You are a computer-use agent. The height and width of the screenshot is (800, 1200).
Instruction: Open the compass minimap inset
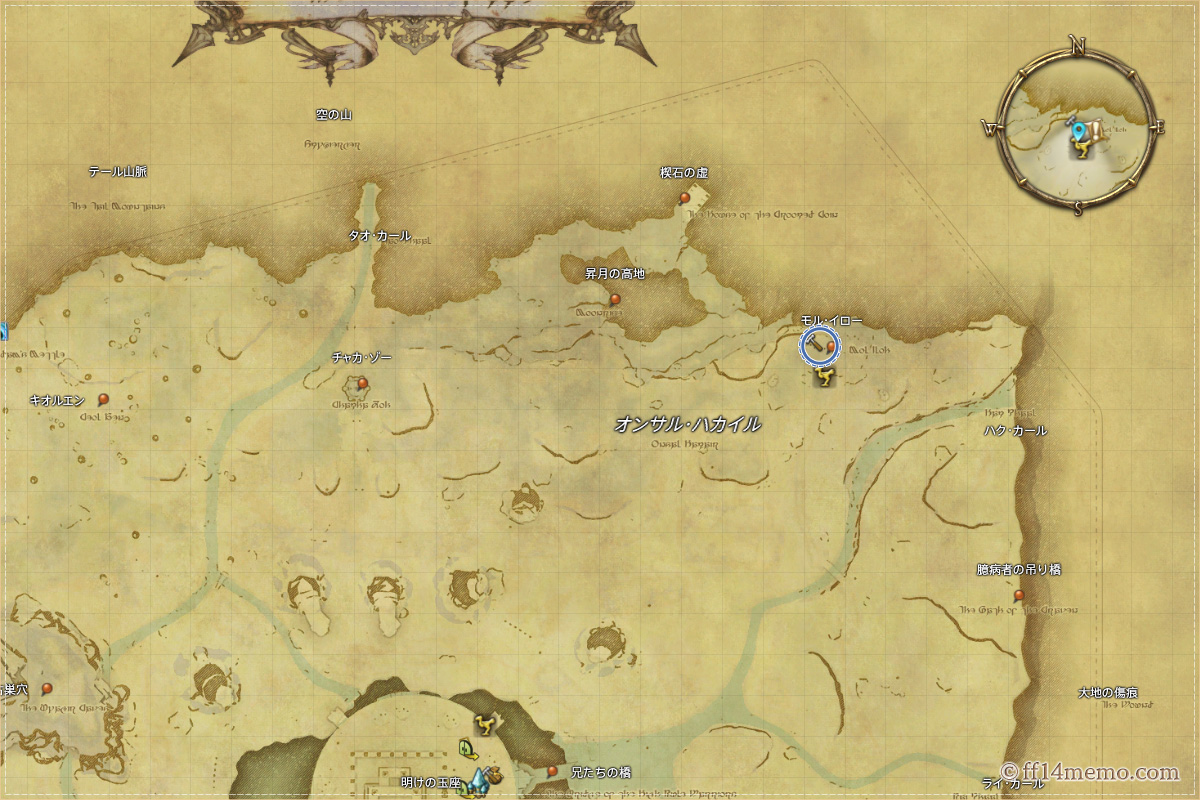pyautogui.click(x=1078, y=128)
